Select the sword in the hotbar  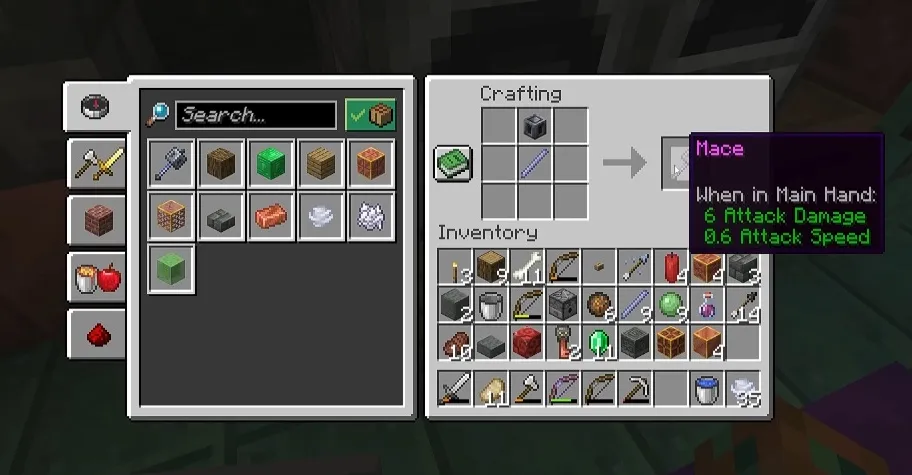tap(455, 388)
